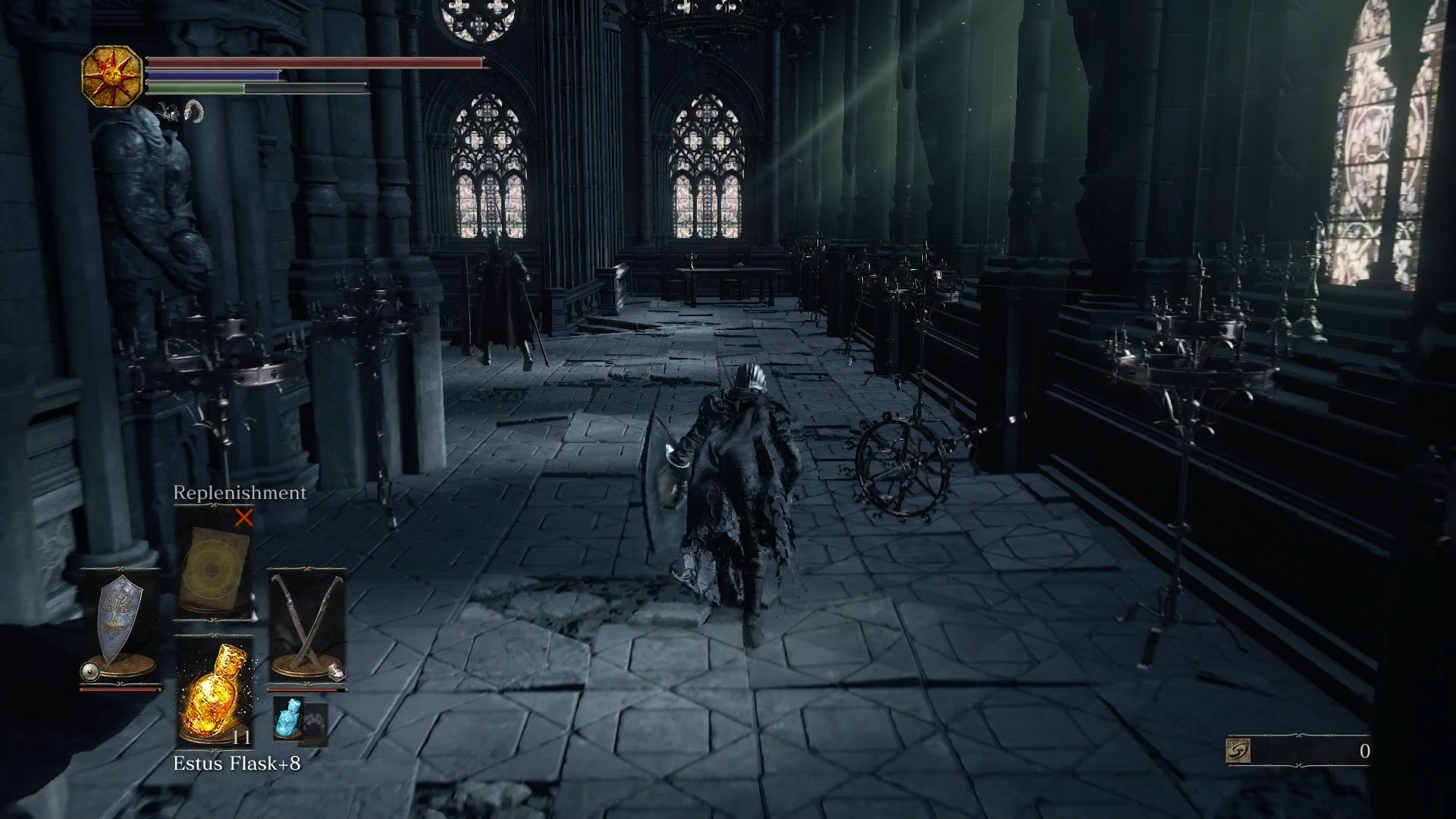Image resolution: width=1456 pixels, height=819 pixels.
Task: Click the Estus Flask+8 text label
Action: click(237, 764)
